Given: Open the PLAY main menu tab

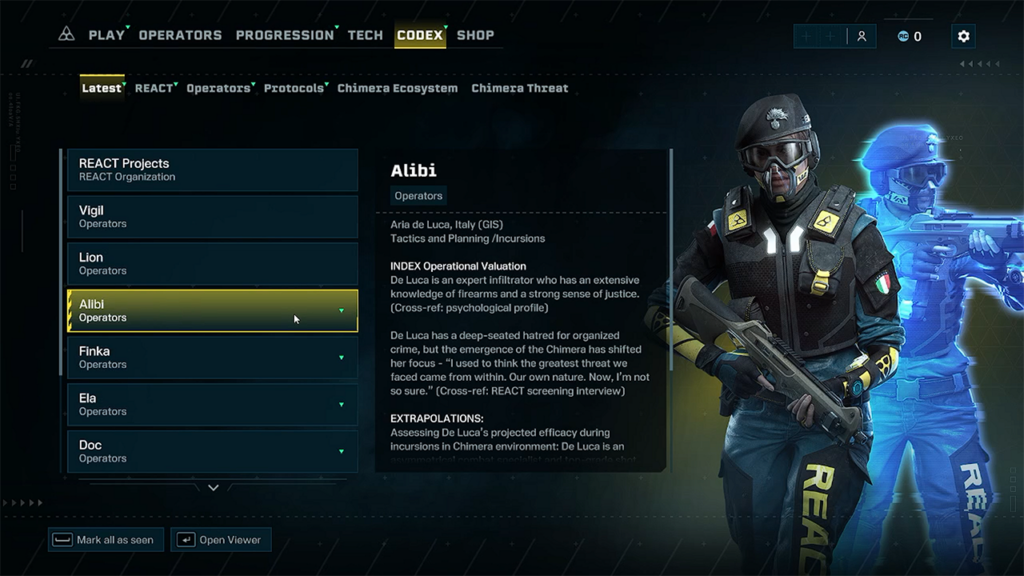Looking at the screenshot, I should coord(106,35).
